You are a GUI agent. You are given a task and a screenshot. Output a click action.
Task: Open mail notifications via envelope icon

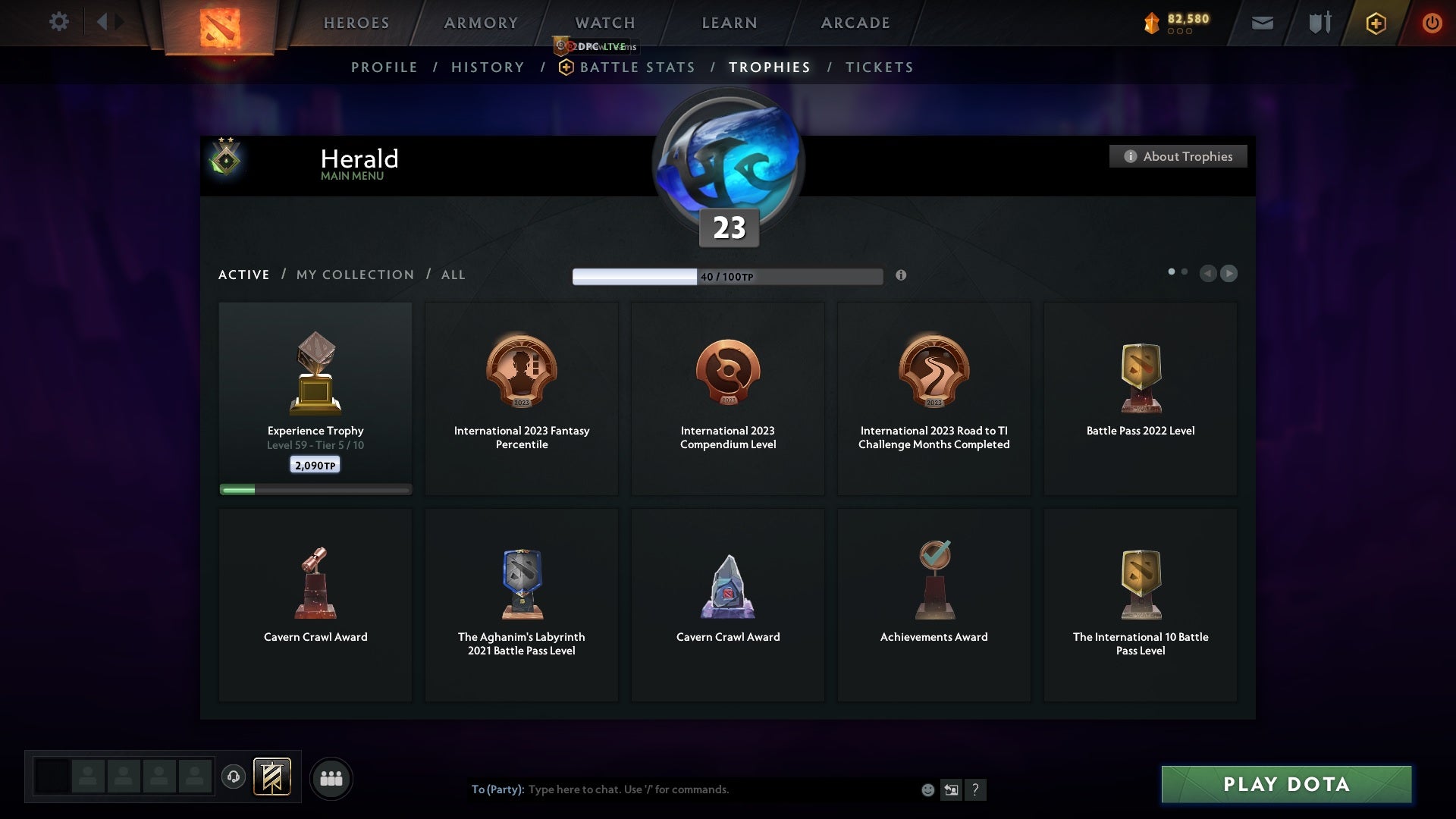[1262, 23]
